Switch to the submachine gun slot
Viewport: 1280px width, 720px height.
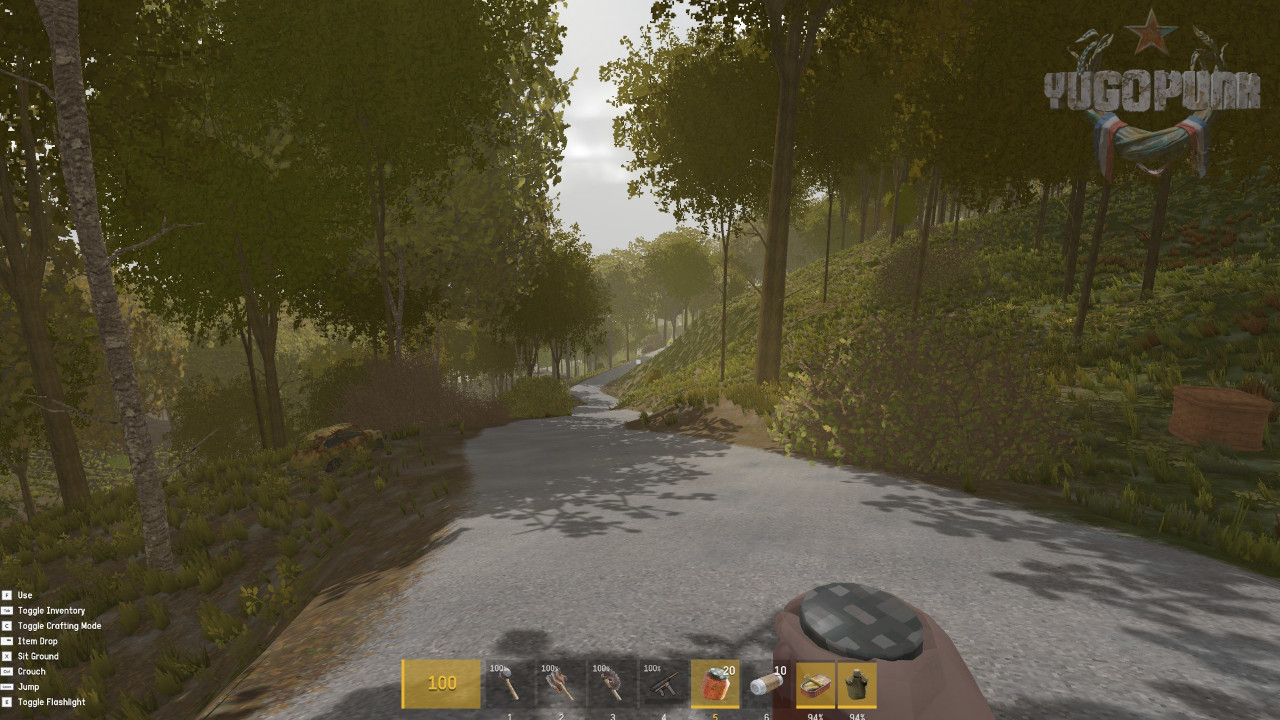tap(663, 684)
